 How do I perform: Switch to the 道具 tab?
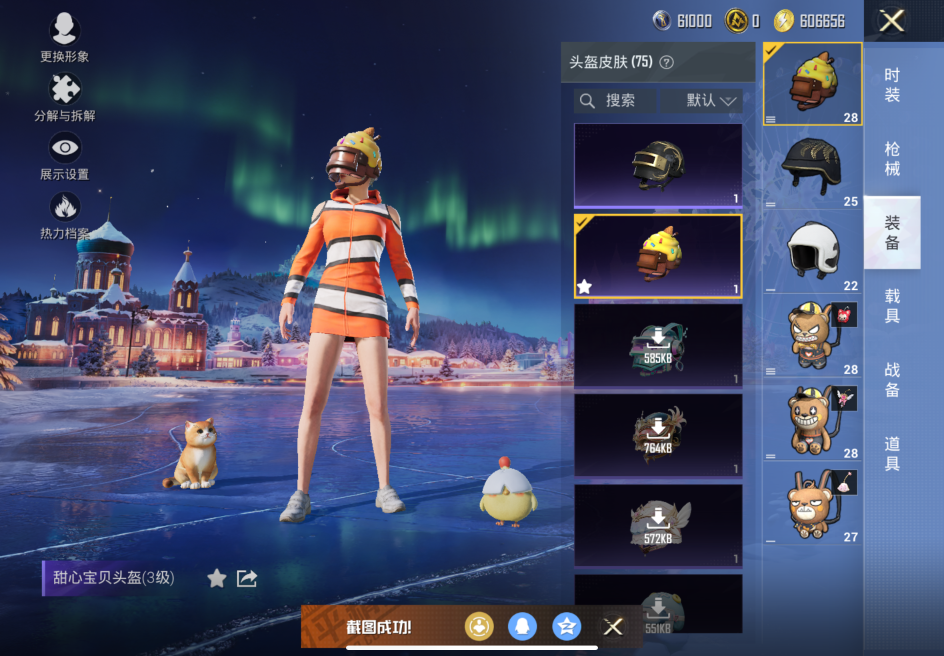click(892, 453)
